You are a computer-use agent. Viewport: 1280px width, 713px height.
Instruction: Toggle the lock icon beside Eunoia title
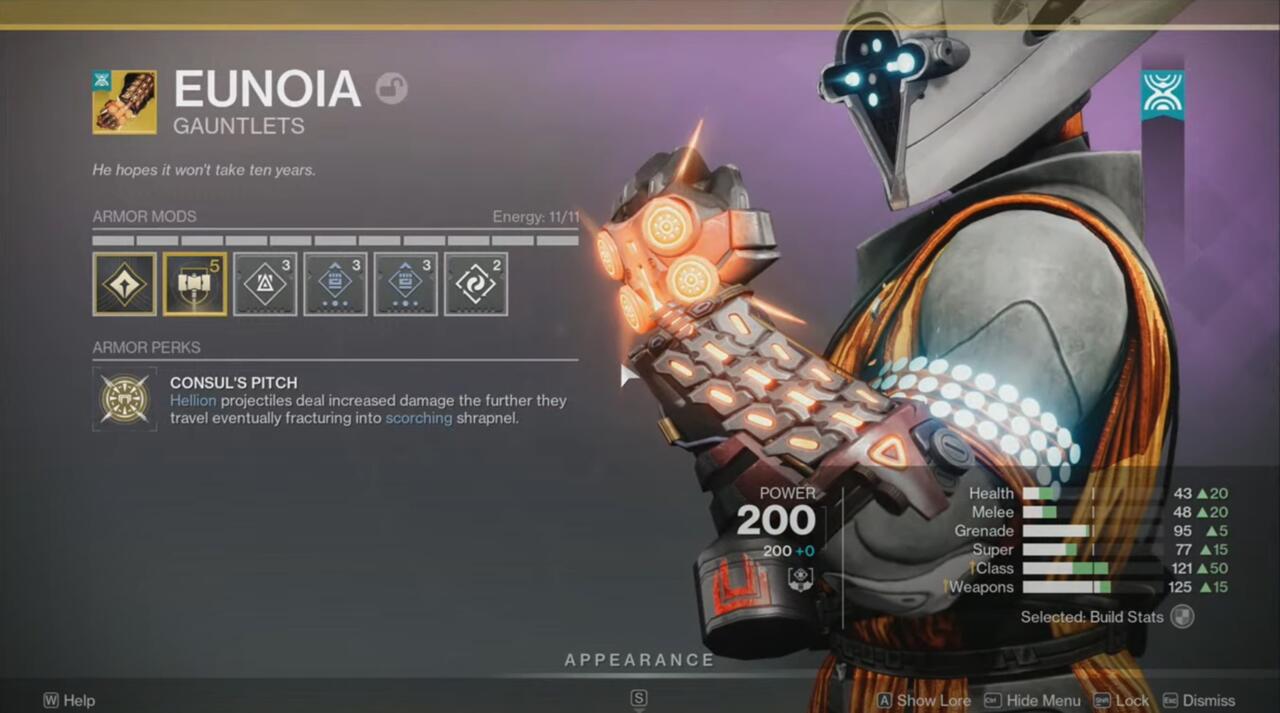[x=391, y=89]
